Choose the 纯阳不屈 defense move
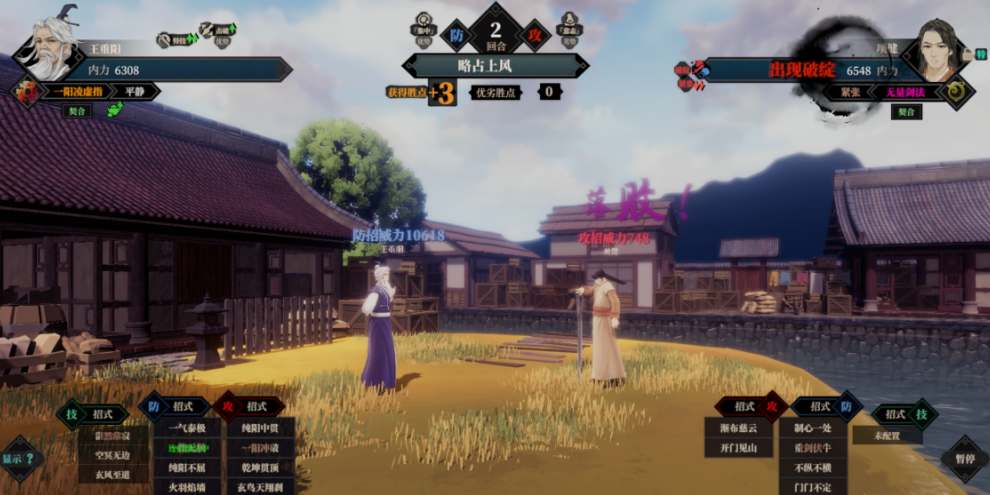The height and width of the screenshot is (495, 990). [x=187, y=467]
